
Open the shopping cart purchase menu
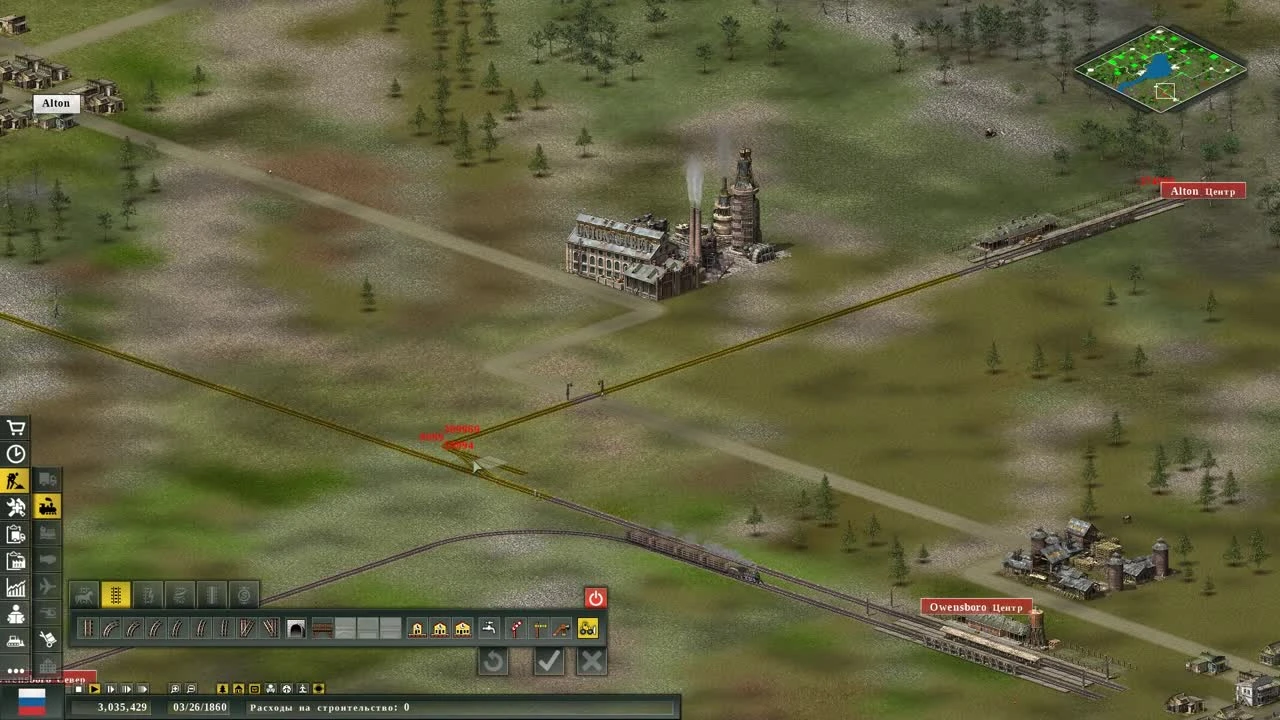[x=14, y=427]
